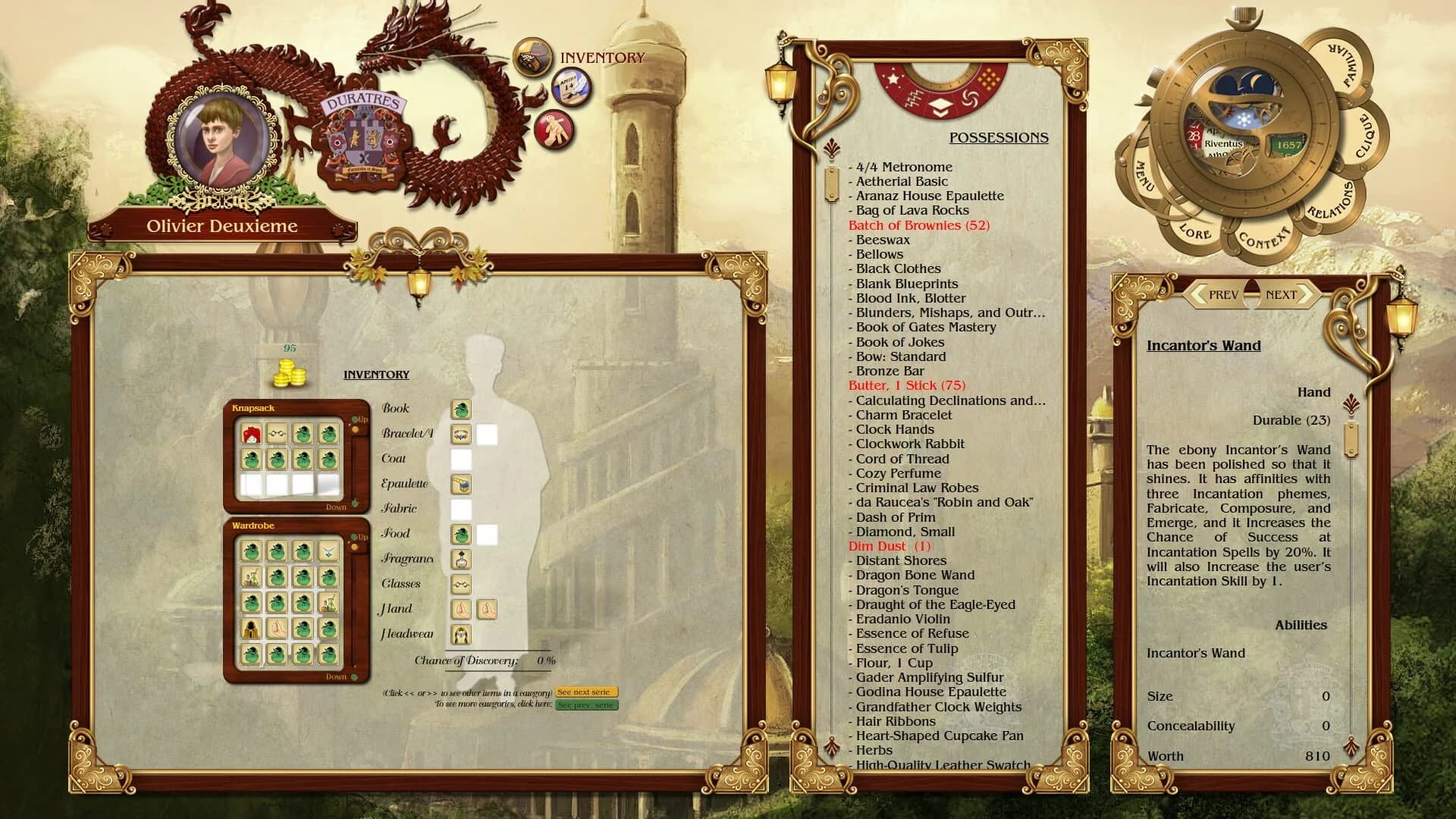Toggle the equipped Food item off
Screen dimensions: 1456x819
(x=461, y=533)
